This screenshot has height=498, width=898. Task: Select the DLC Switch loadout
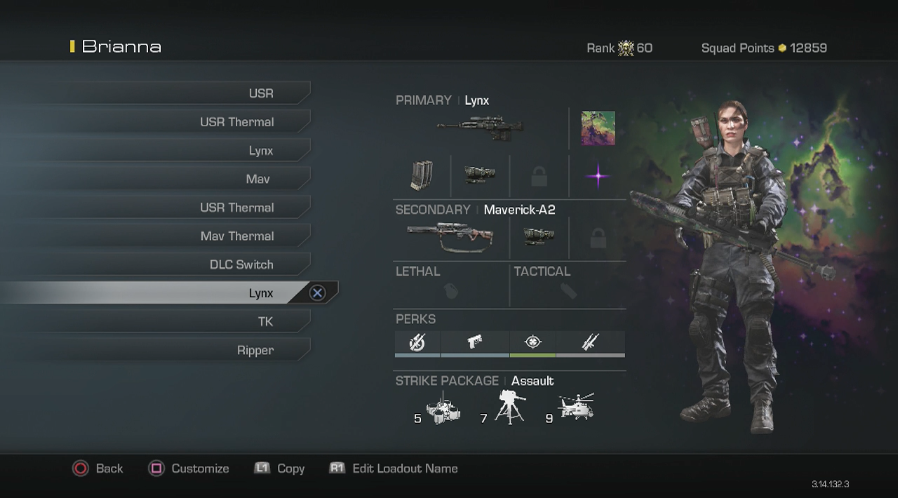point(241,265)
